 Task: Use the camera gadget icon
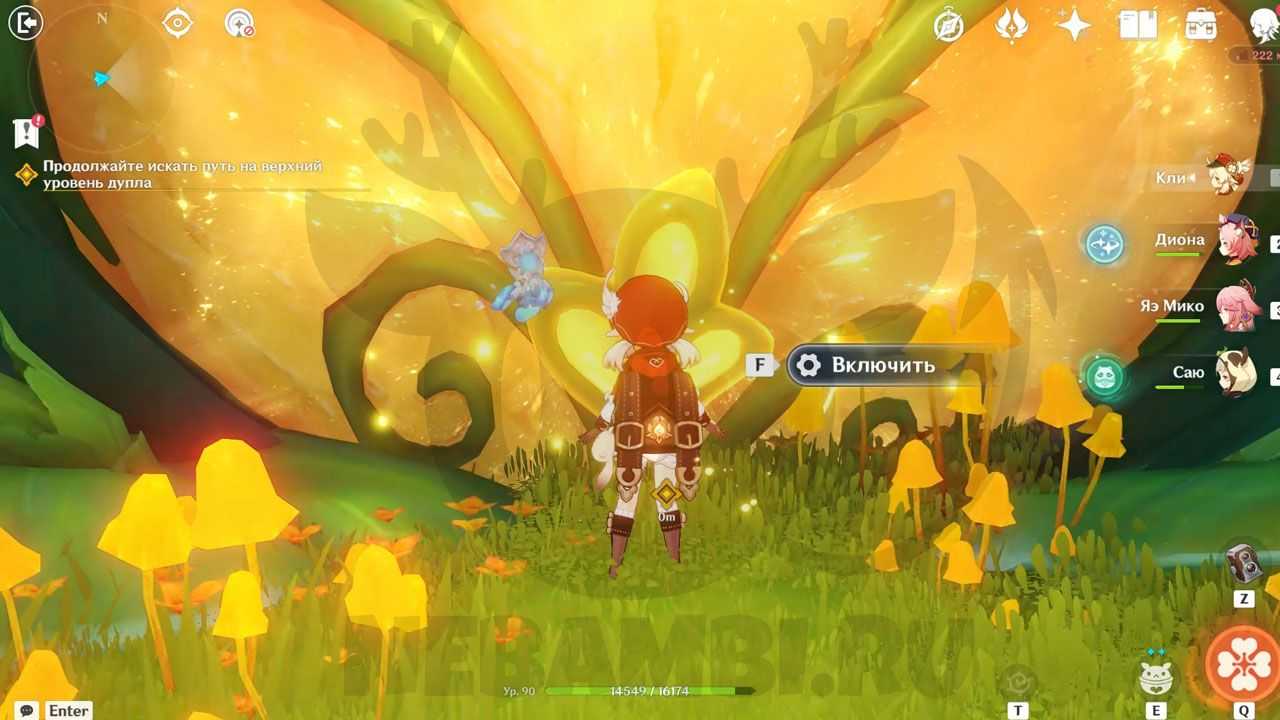tap(1243, 564)
